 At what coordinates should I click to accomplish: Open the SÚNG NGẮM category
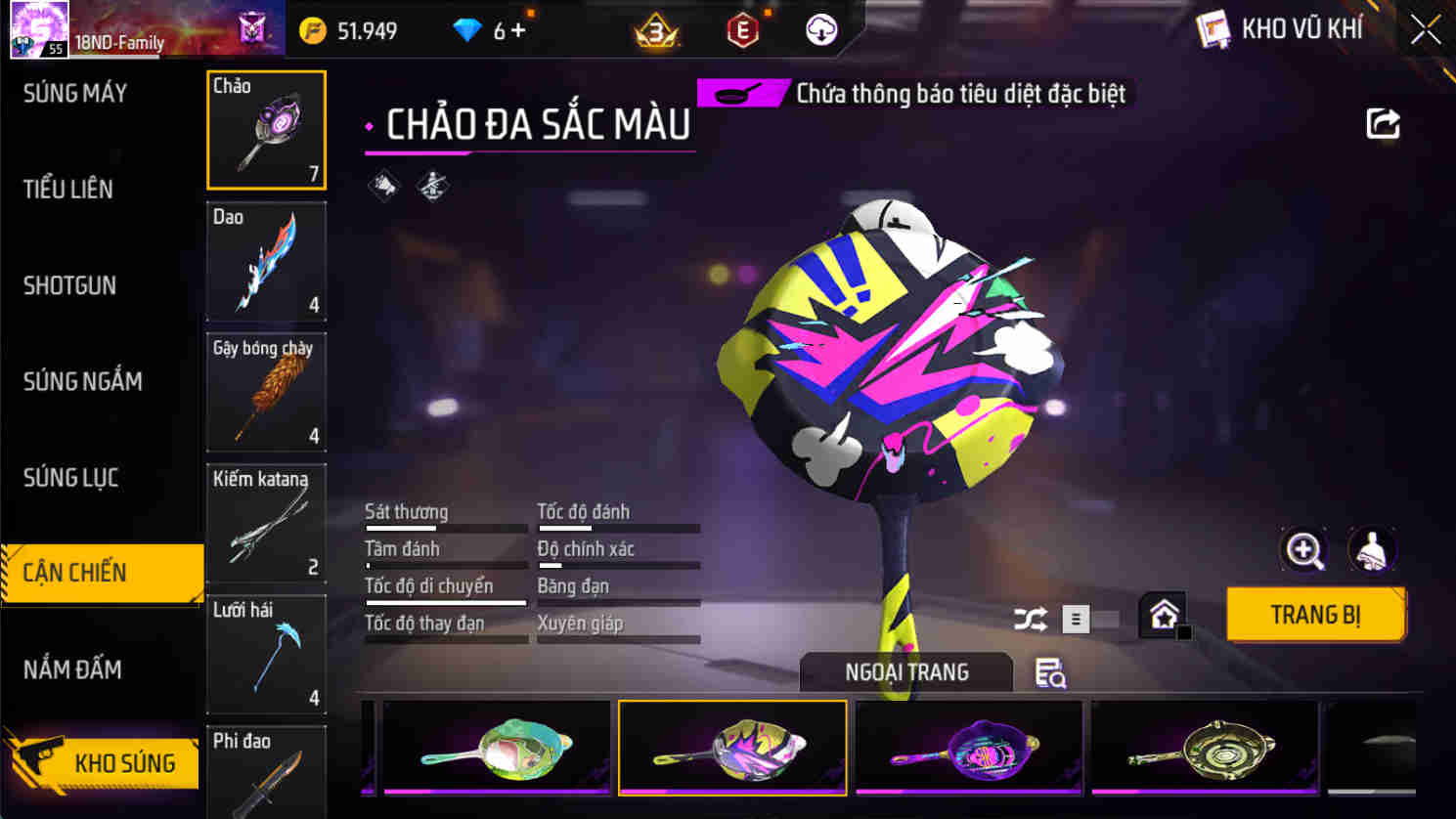coord(83,381)
